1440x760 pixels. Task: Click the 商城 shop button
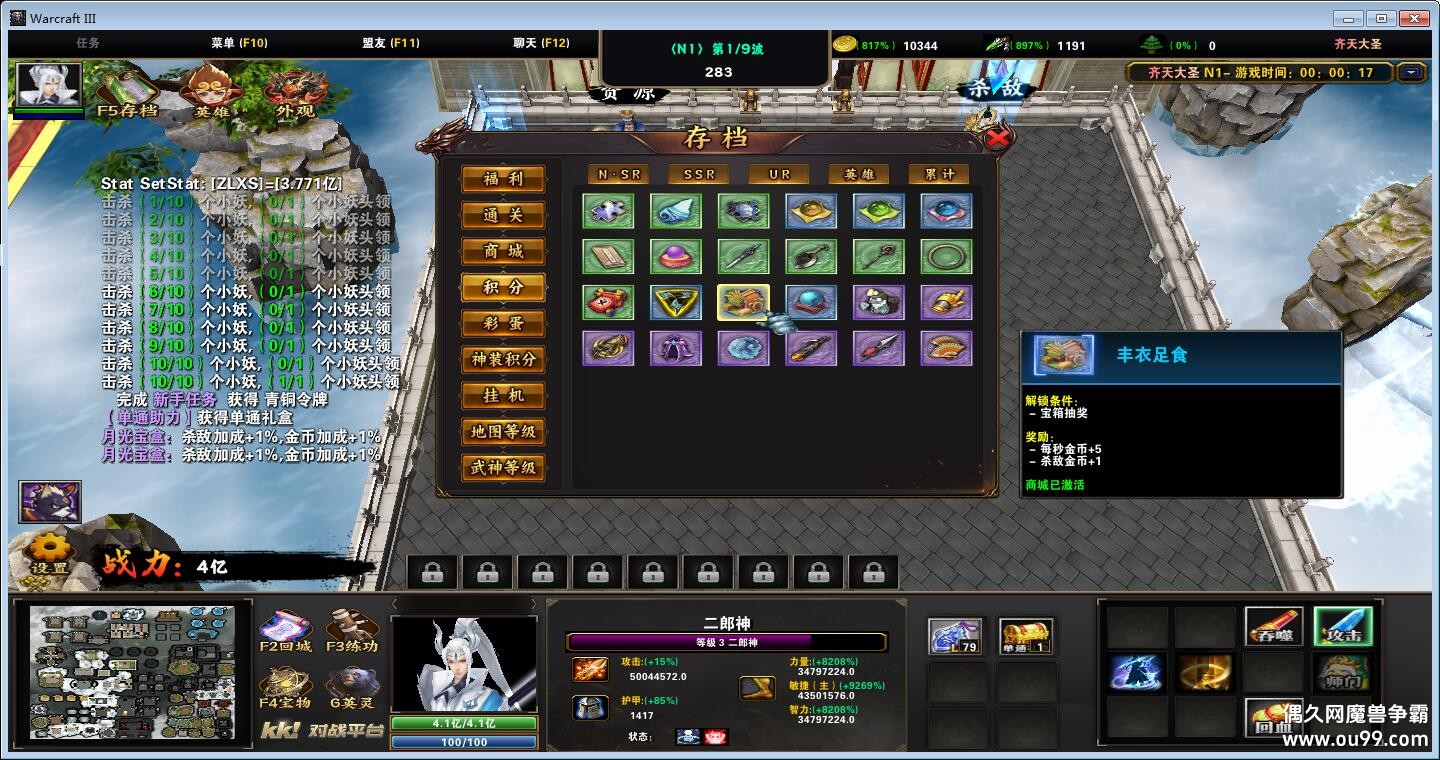(x=503, y=253)
